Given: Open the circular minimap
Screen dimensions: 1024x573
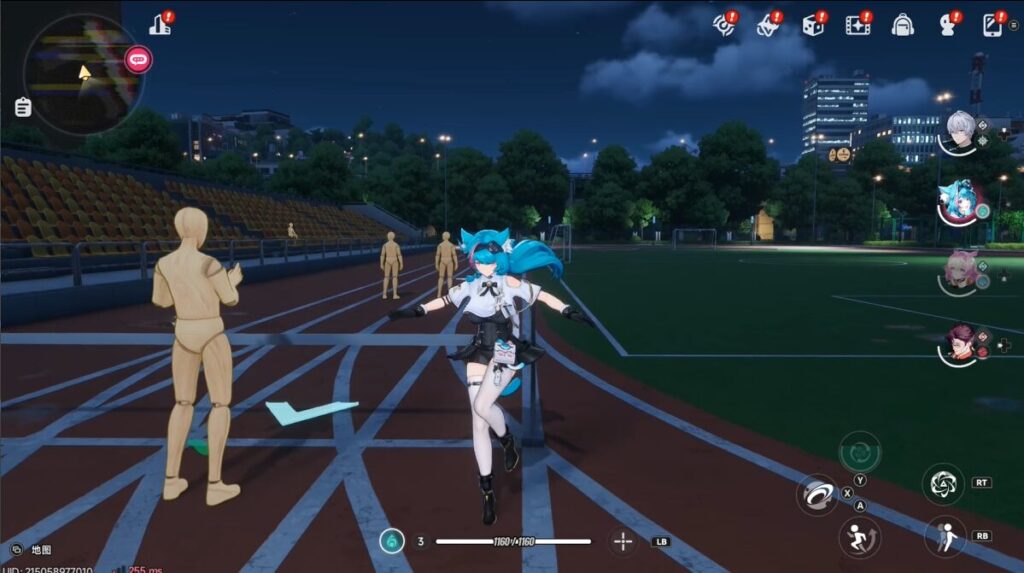Looking at the screenshot, I should (x=82, y=75).
